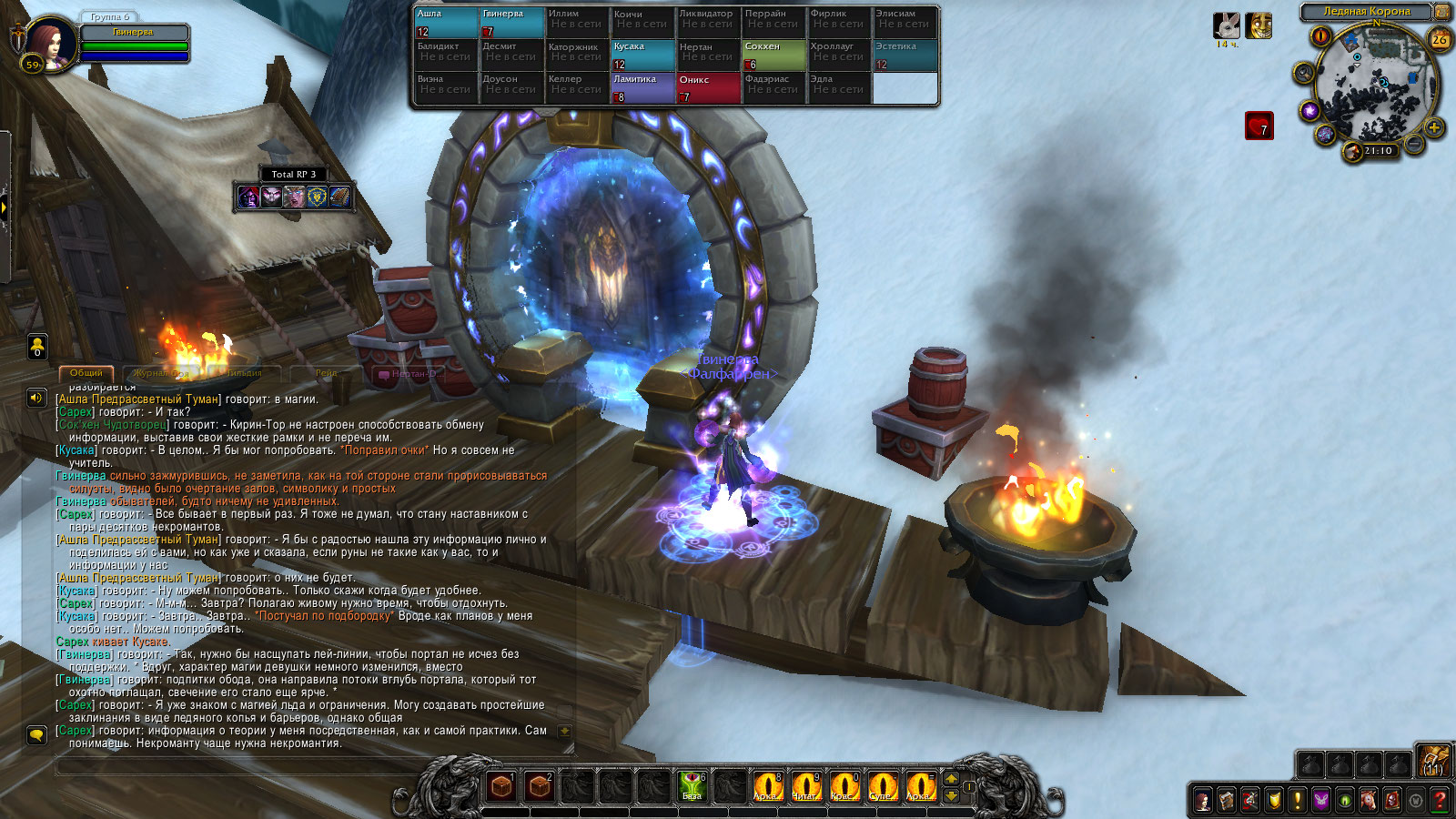
Task: Select raid member Кусака's frame
Action: pyautogui.click(x=642, y=56)
